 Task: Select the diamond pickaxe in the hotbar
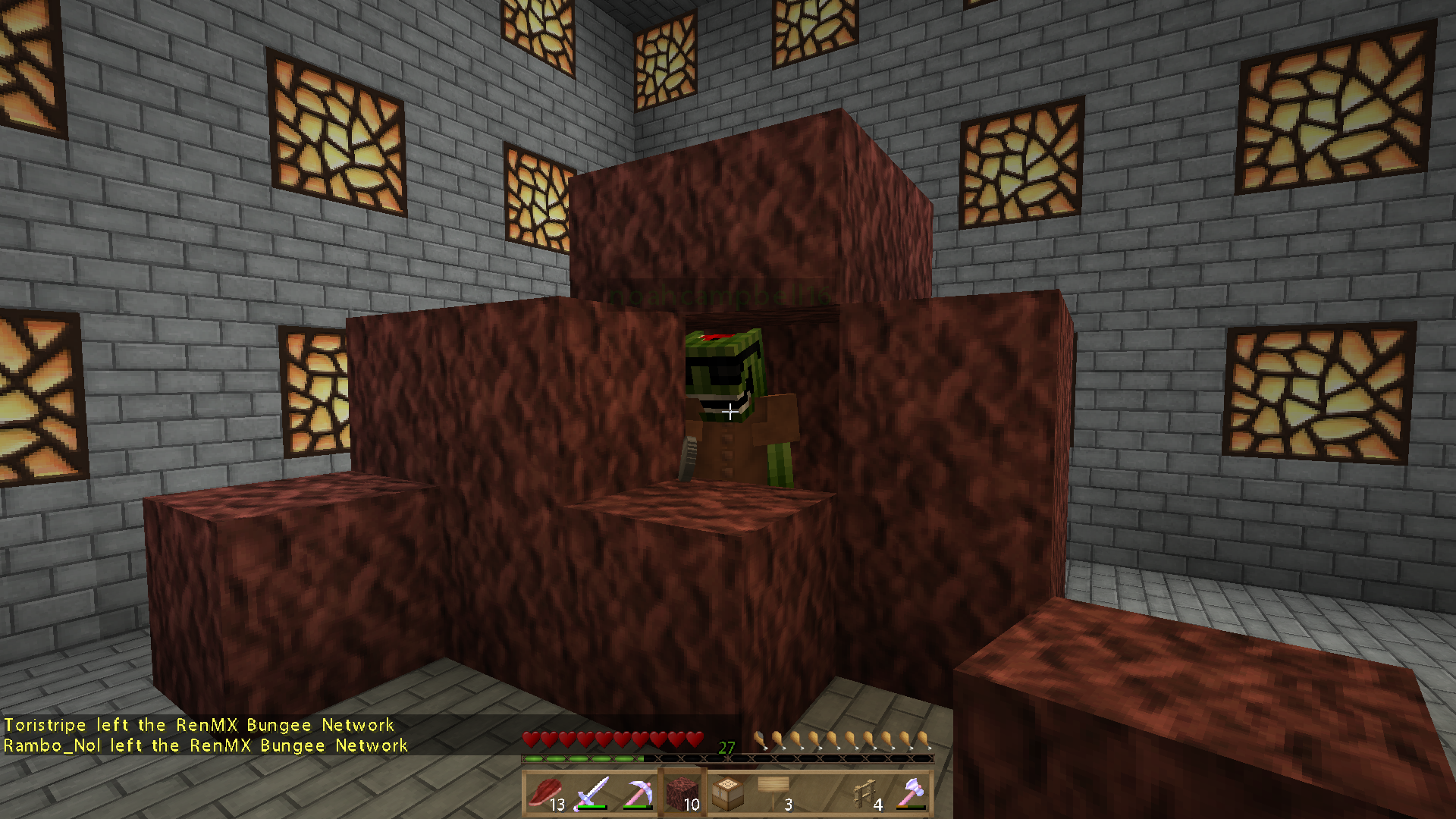tap(637, 792)
